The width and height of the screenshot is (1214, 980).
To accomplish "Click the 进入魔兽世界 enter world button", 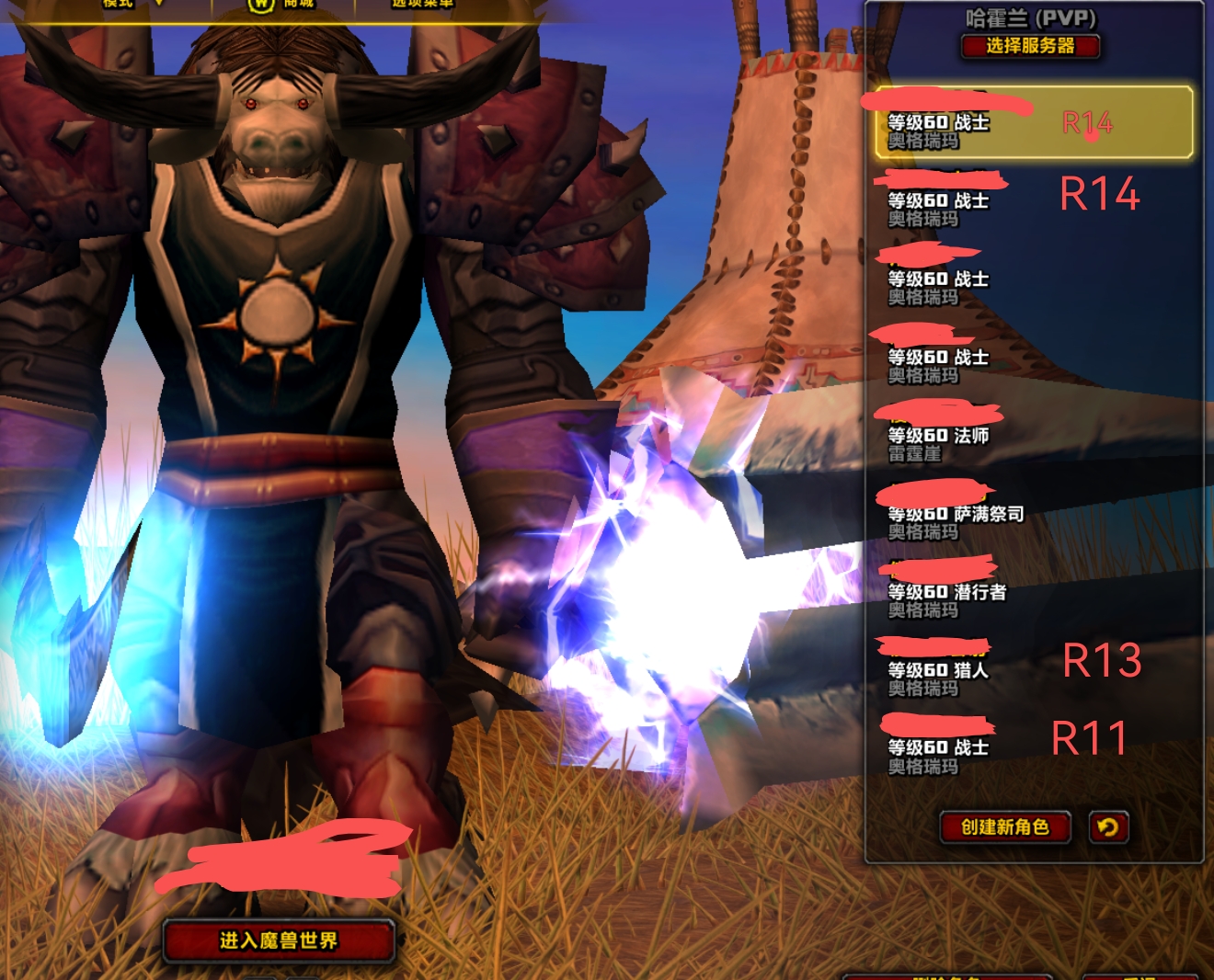I will pos(279,940).
